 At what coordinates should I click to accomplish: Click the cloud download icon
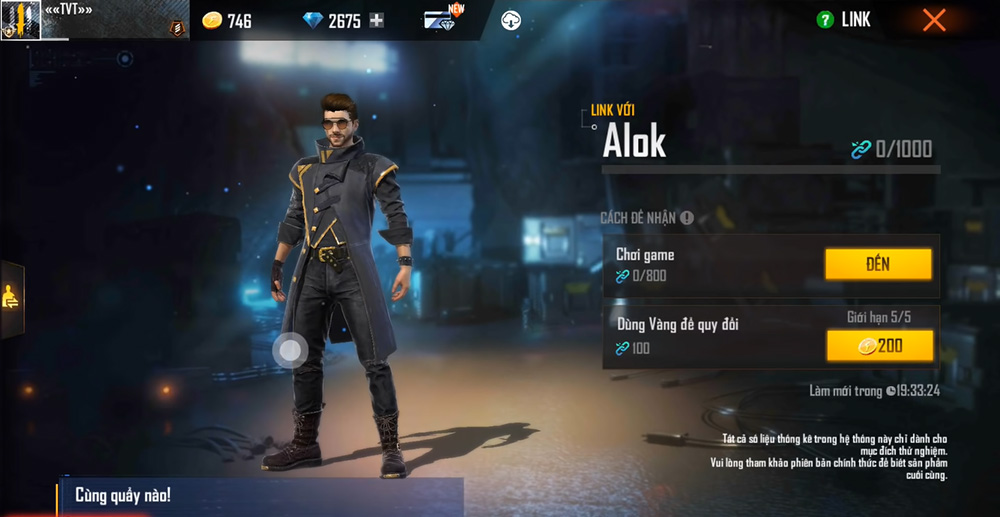[510, 20]
